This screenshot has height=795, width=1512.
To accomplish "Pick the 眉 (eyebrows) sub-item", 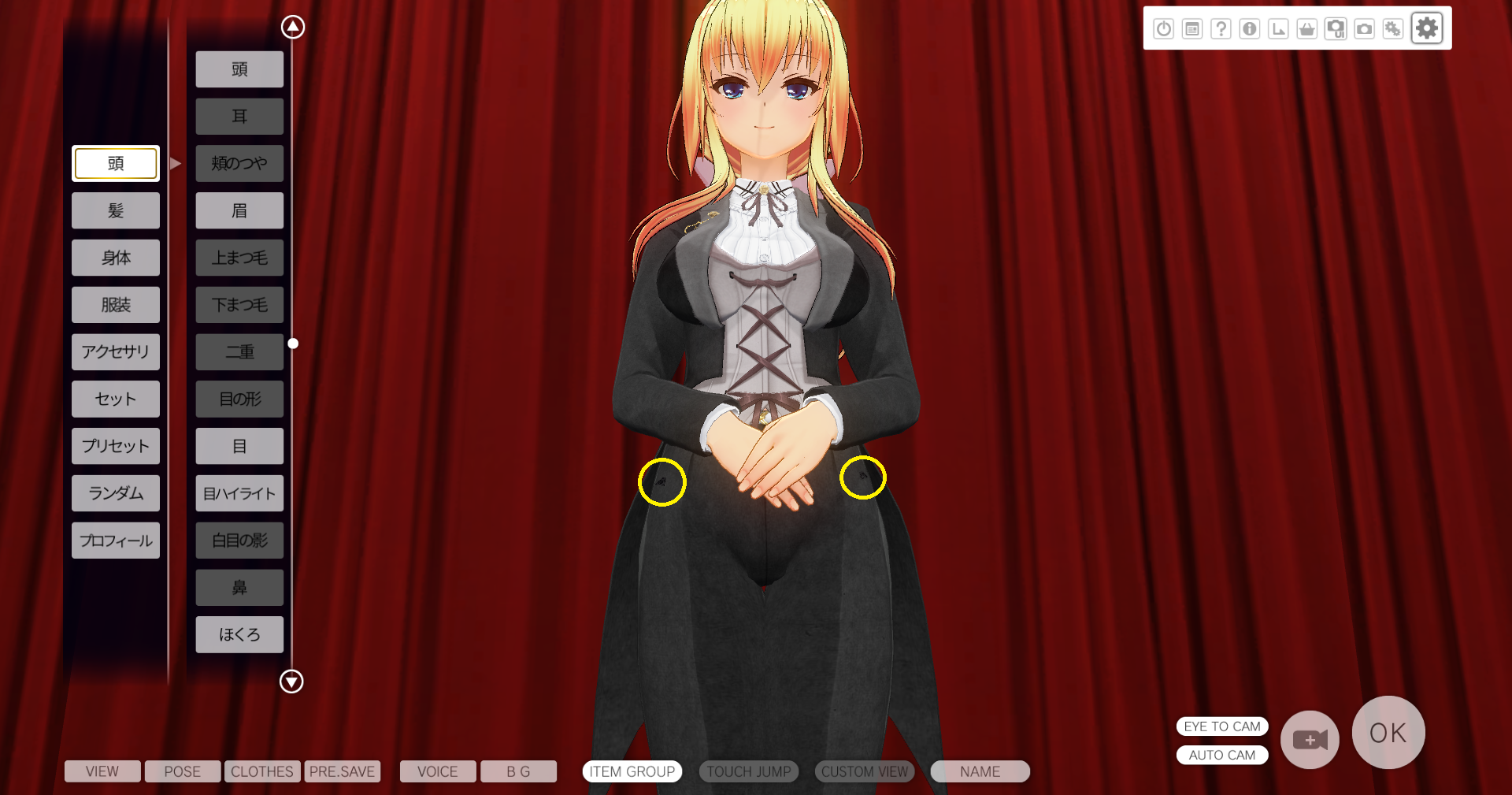I will pos(239,210).
